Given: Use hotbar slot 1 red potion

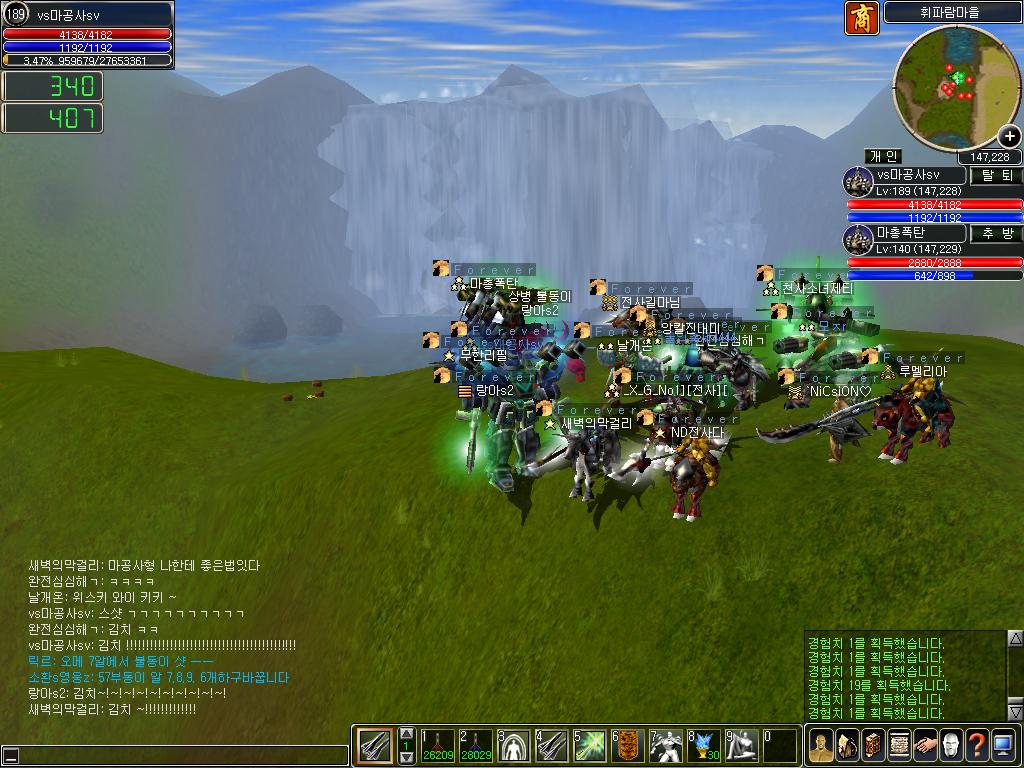Looking at the screenshot, I should [438, 746].
